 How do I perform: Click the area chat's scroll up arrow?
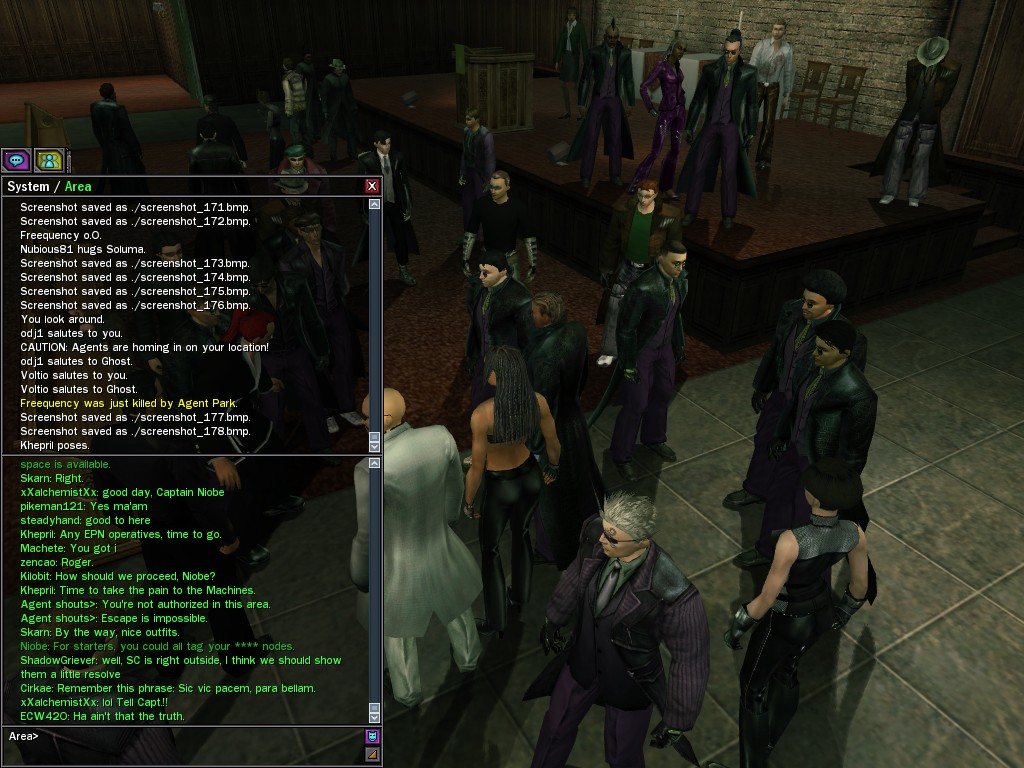click(x=375, y=463)
